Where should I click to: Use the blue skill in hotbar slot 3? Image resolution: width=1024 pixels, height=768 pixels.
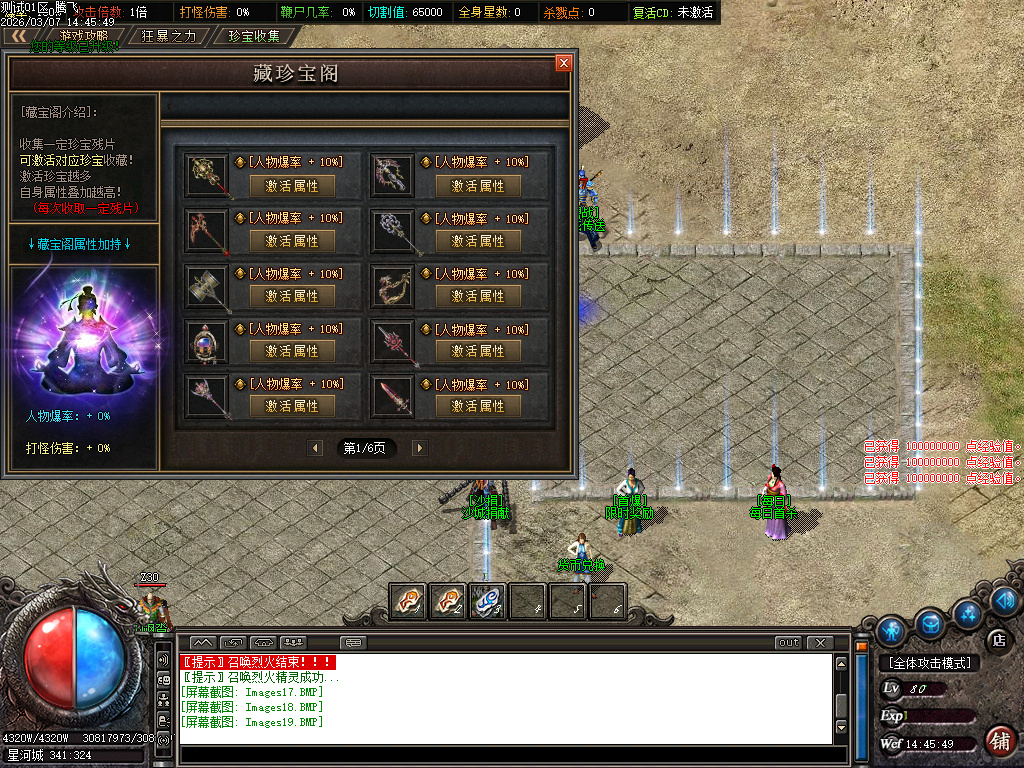(x=488, y=601)
